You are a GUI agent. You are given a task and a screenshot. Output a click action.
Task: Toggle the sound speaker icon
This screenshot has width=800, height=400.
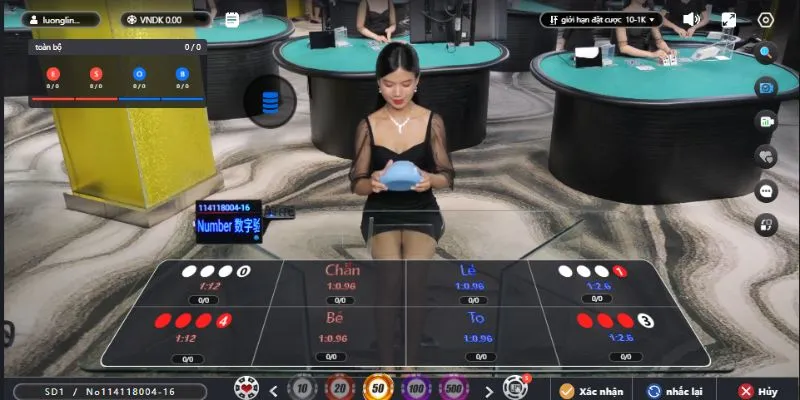click(690, 19)
